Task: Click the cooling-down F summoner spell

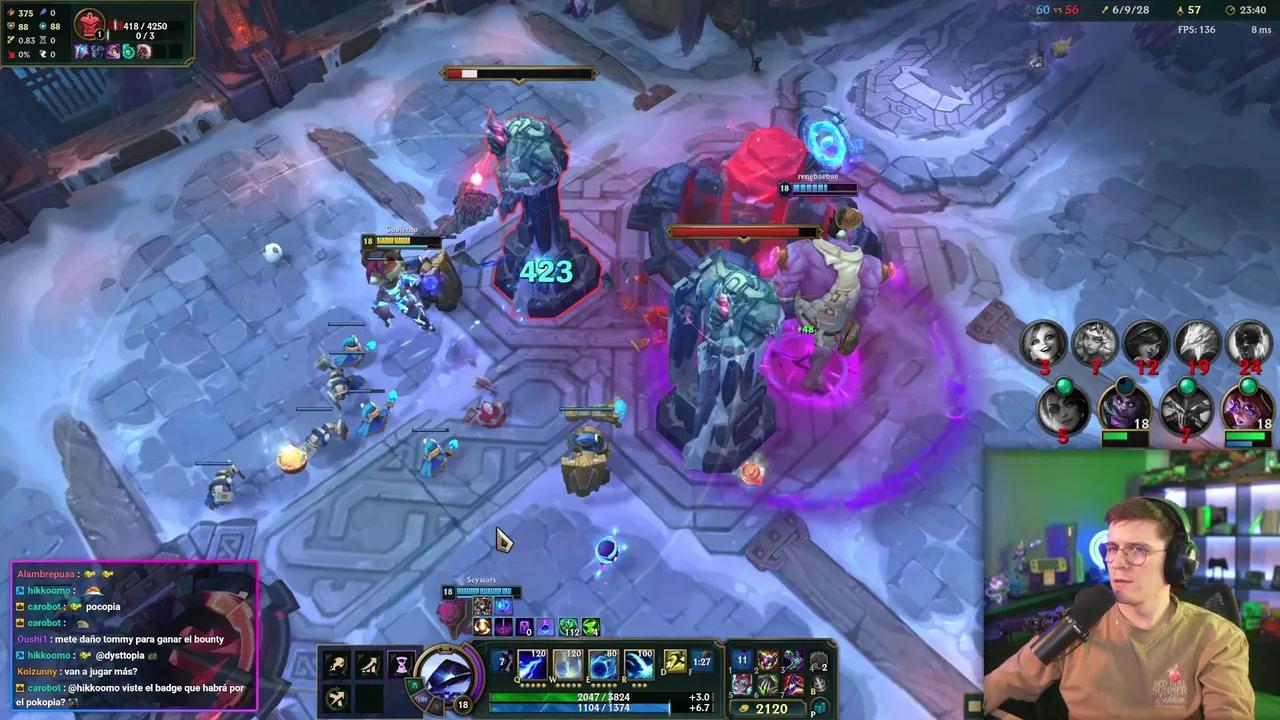Action: 700,662
